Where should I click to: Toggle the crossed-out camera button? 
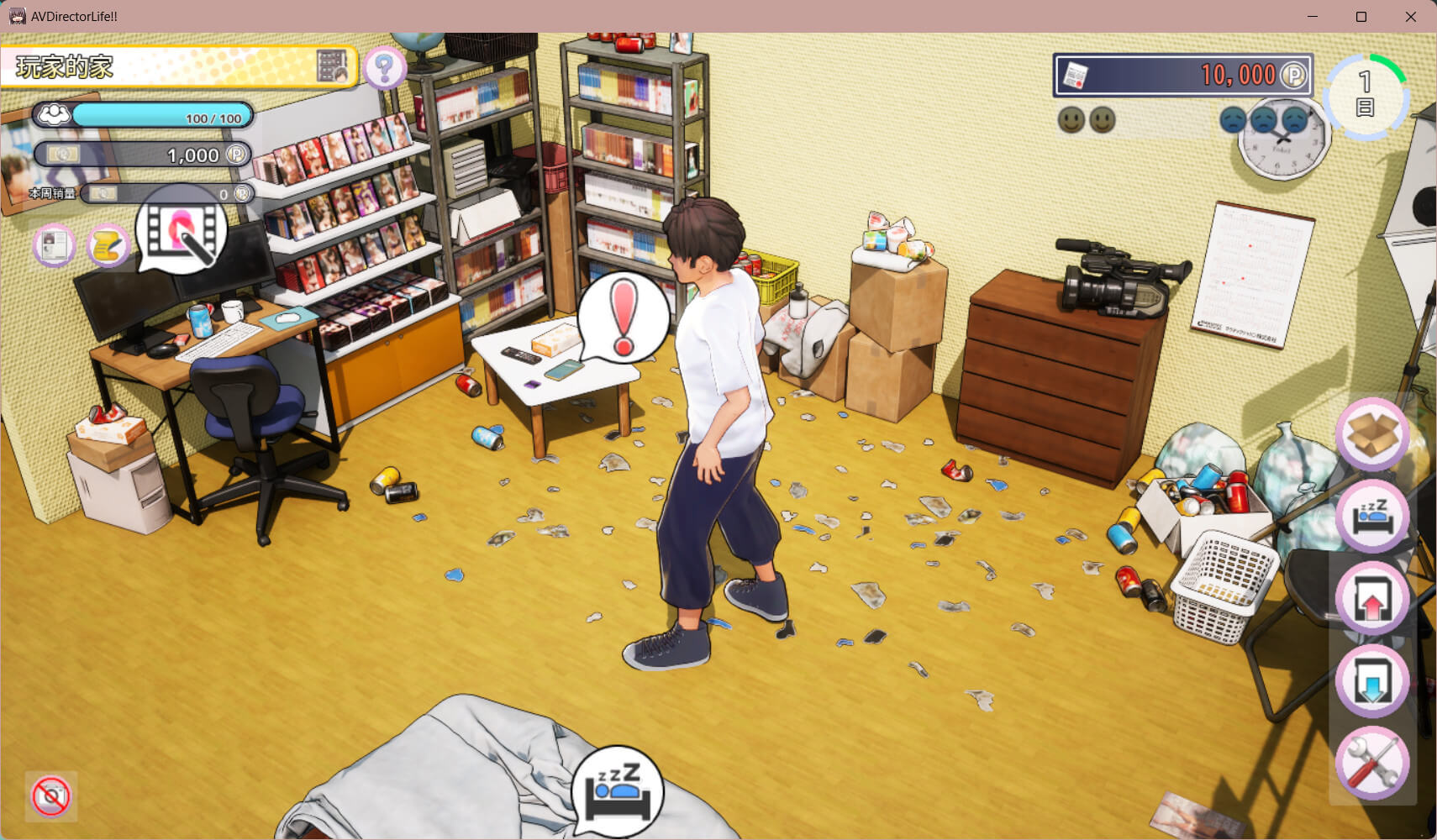51,795
